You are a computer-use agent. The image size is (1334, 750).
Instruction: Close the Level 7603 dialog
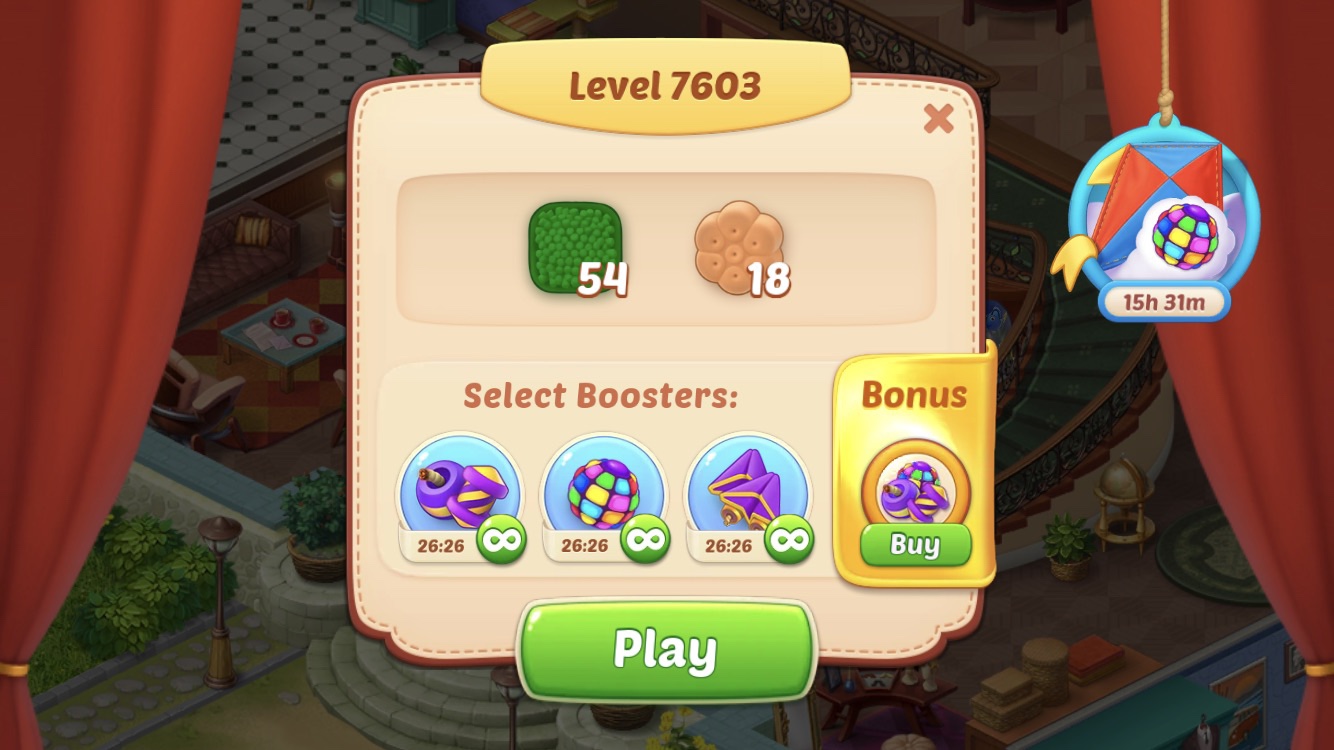[938, 119]
